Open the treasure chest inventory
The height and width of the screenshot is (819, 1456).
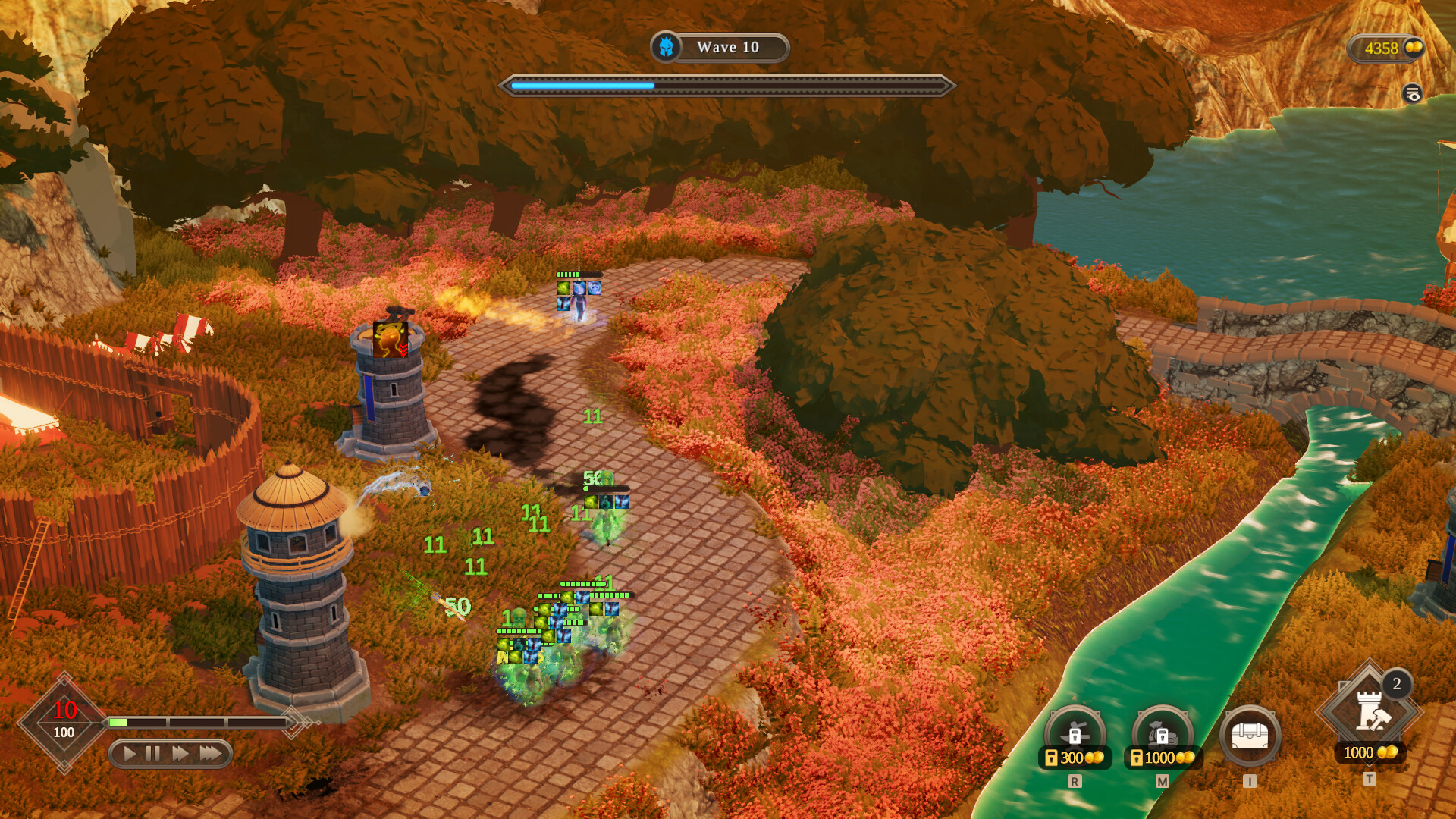tap(1250, 736)
